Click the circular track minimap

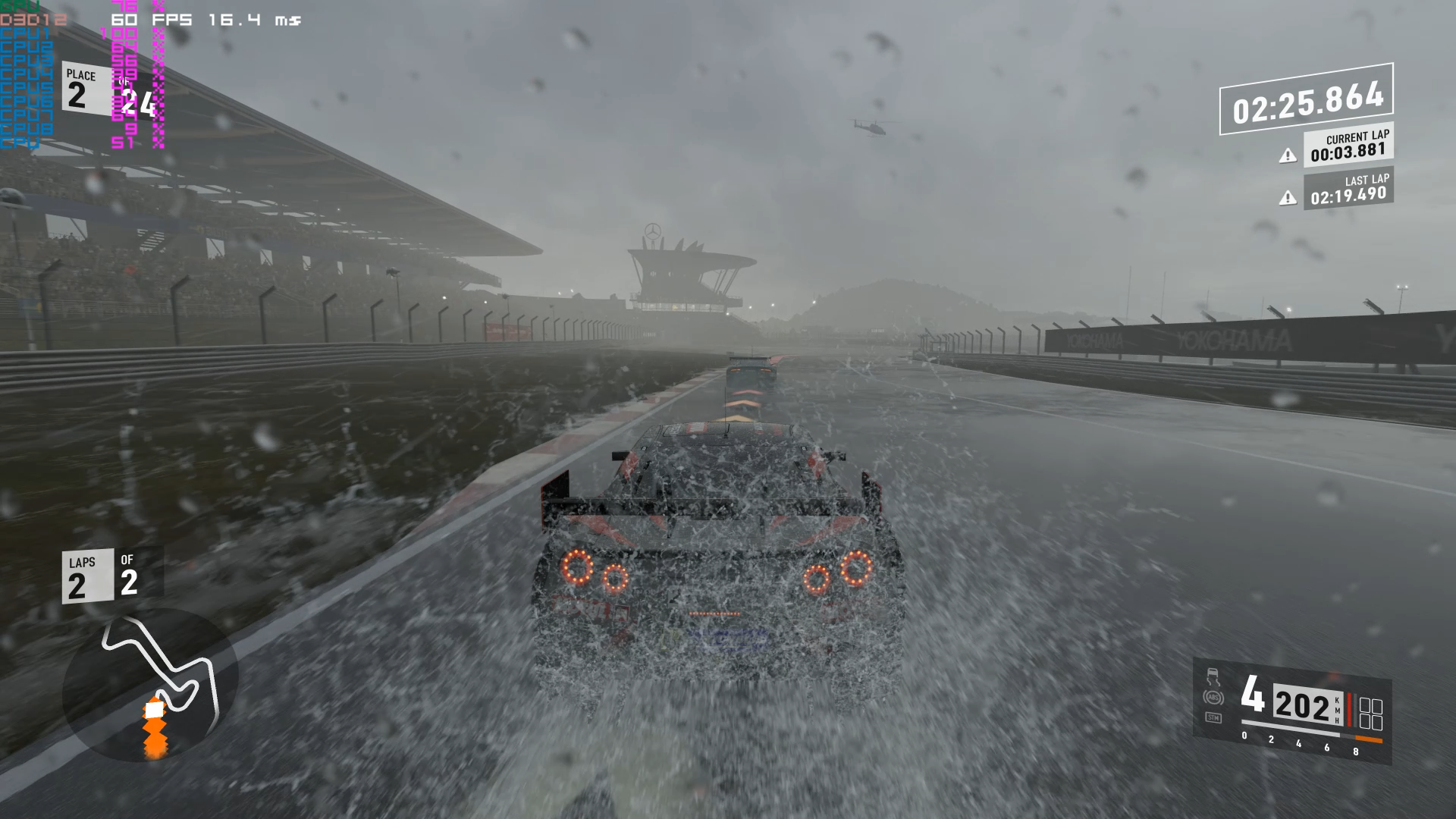pyautogui.click(x=150, y=686)
